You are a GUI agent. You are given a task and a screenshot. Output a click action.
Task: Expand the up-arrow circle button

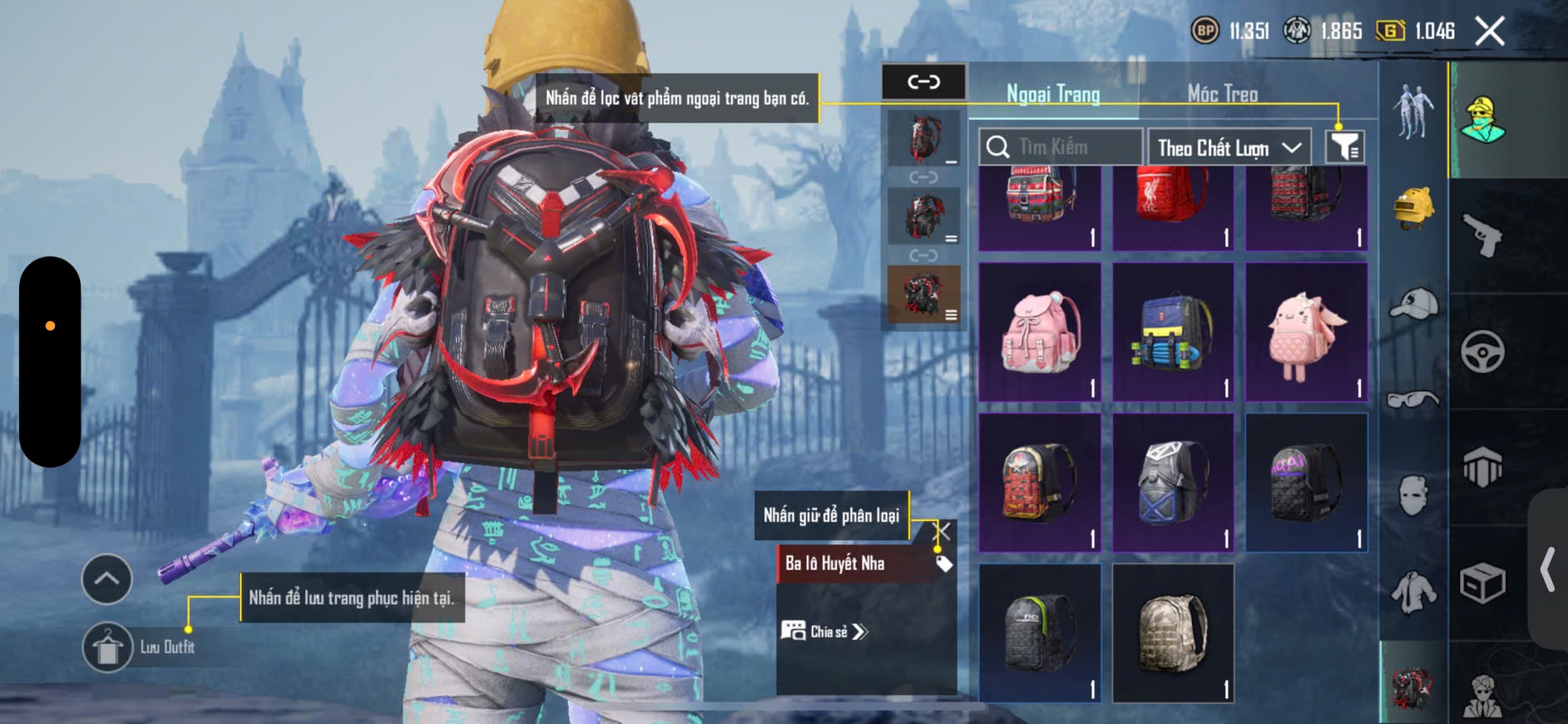(x=106, y=578)
